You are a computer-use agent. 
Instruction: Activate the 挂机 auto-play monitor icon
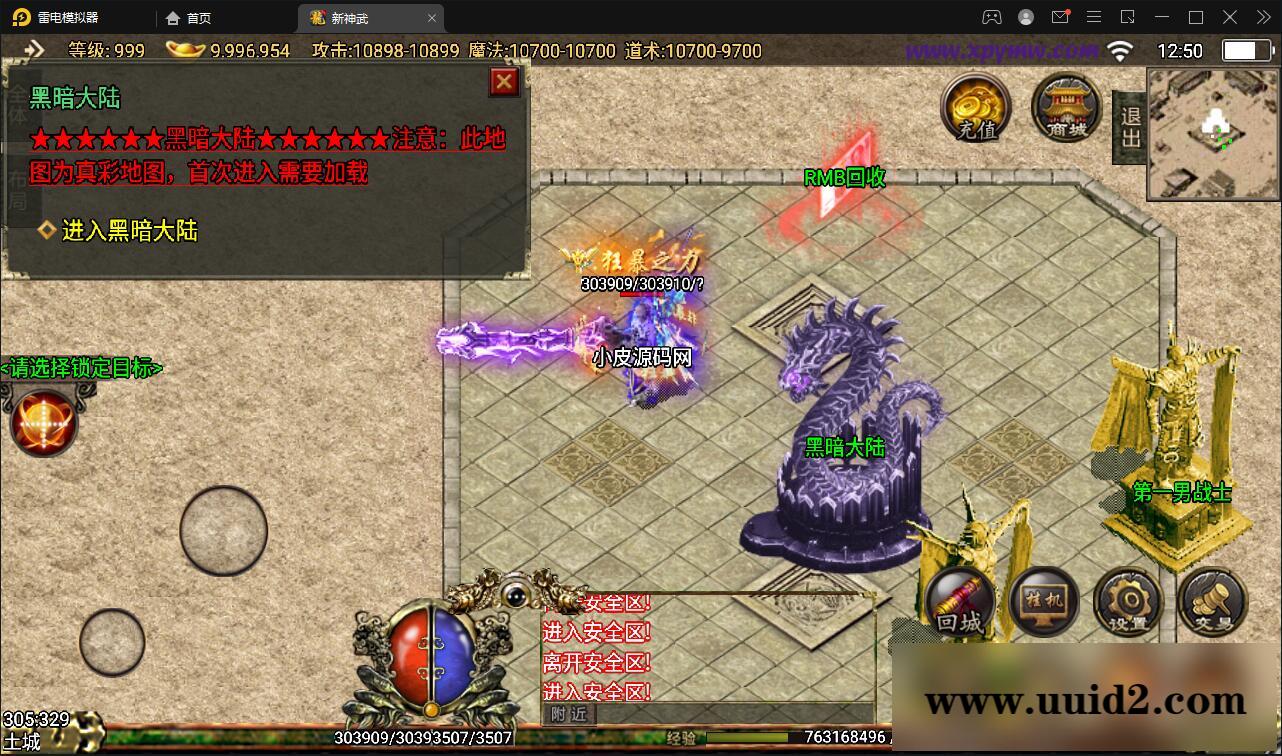point(1044,602)
